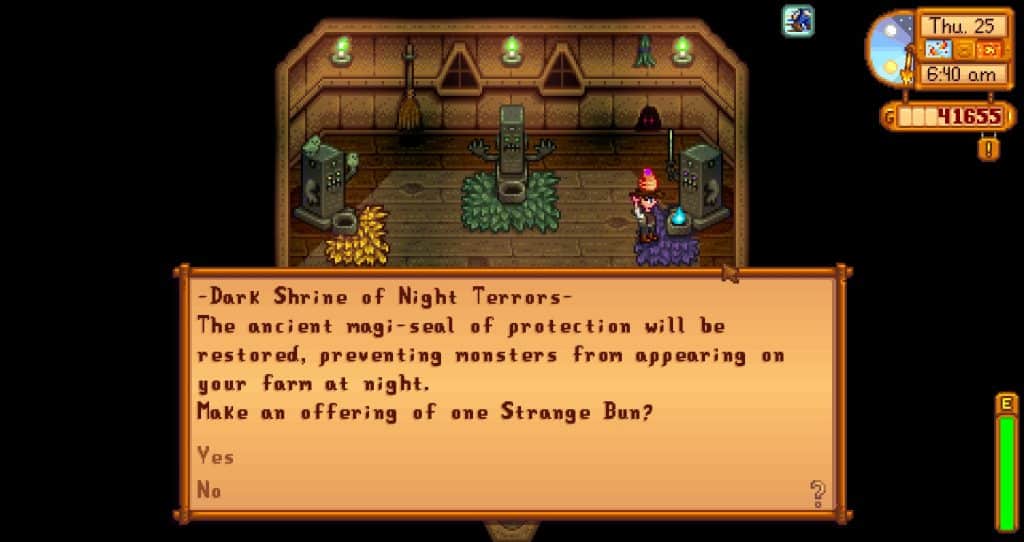Image resolution: width=1024 pixels, height=542 pixels.
Task: Select No to decline the offering
Action: (210, 489)
